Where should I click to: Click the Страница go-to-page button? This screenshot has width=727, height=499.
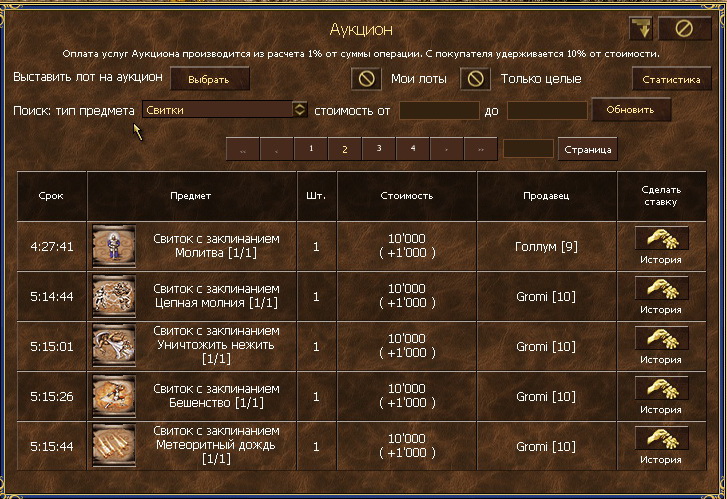pos(587,149)
